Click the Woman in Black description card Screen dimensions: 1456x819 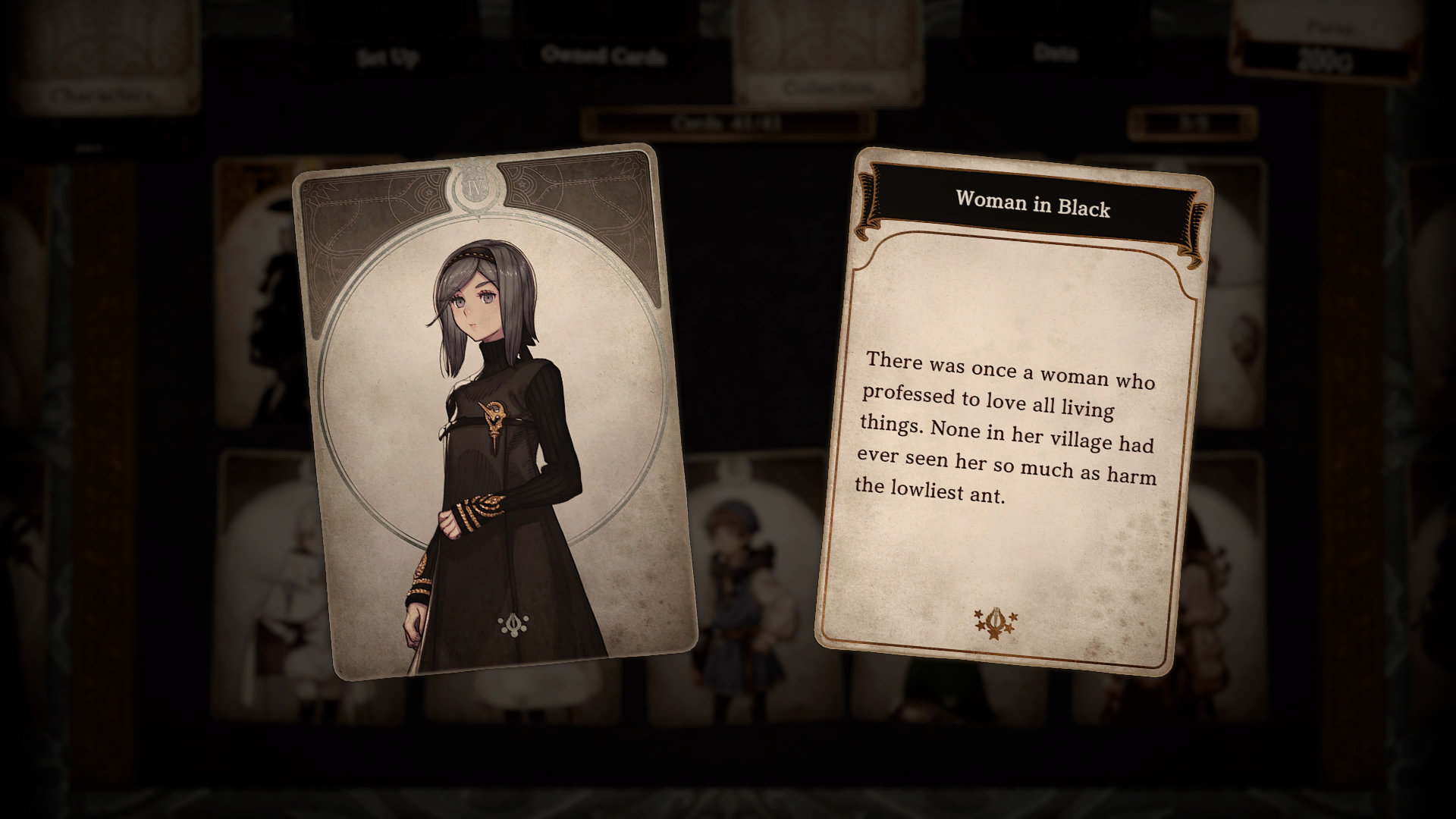click(1012, 413)
